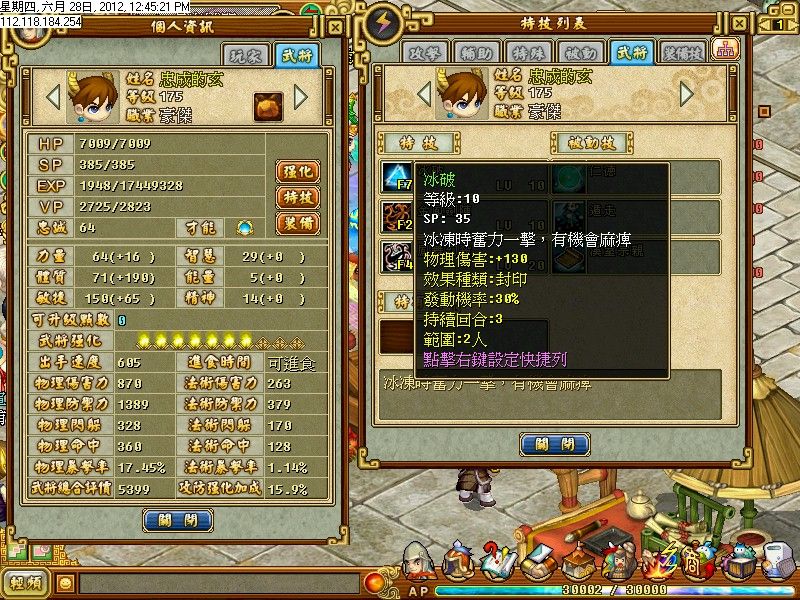The height and width of the screenshot is (600, 800).
Task: Close the 個人資訊 panel with bottom 關閉 button
Action: click(x=178, y=520)
